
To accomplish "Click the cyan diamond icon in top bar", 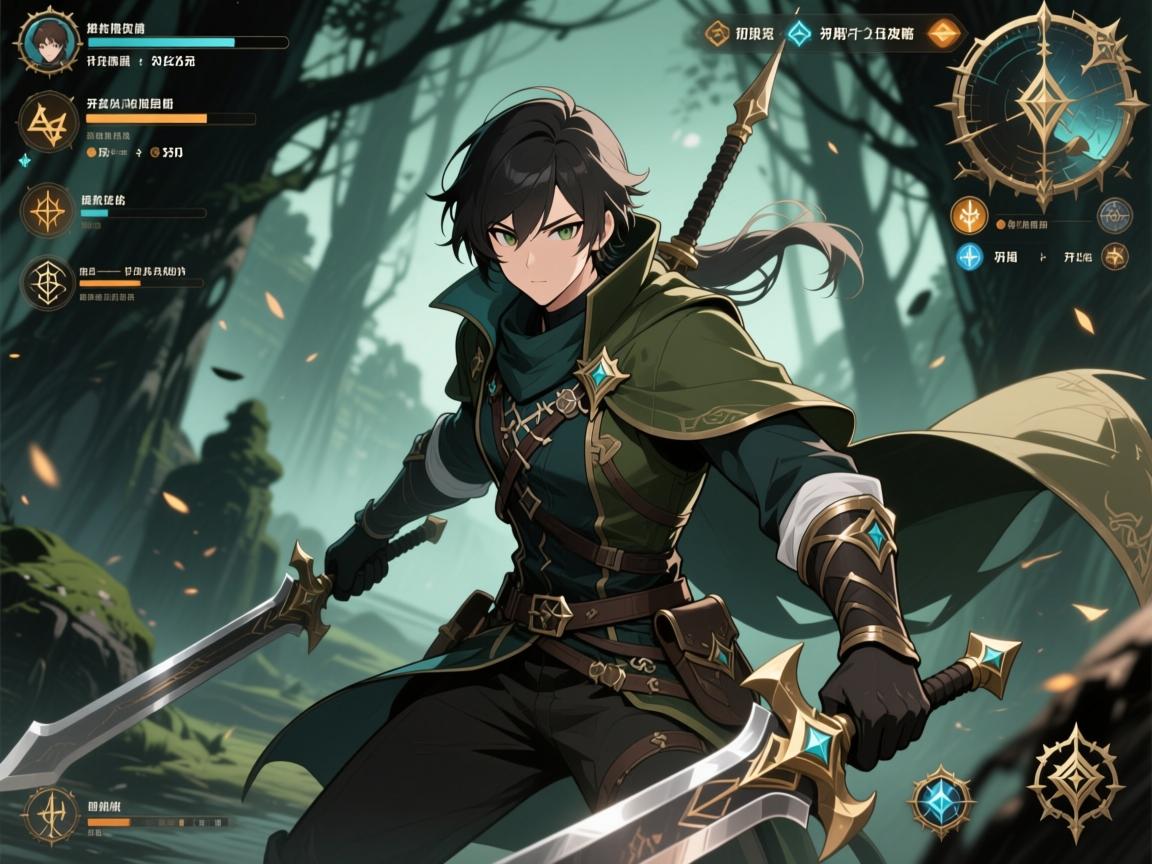I will 799,34.
